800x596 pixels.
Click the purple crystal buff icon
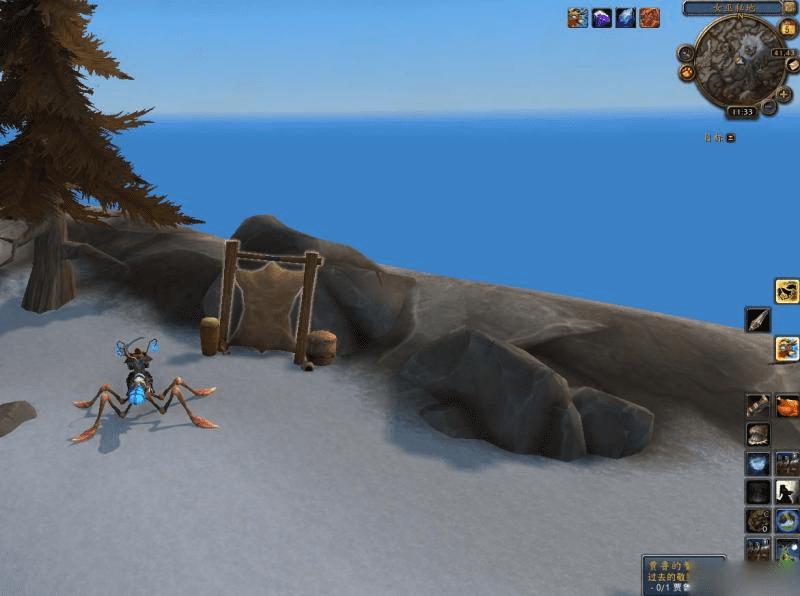point(602,17)
